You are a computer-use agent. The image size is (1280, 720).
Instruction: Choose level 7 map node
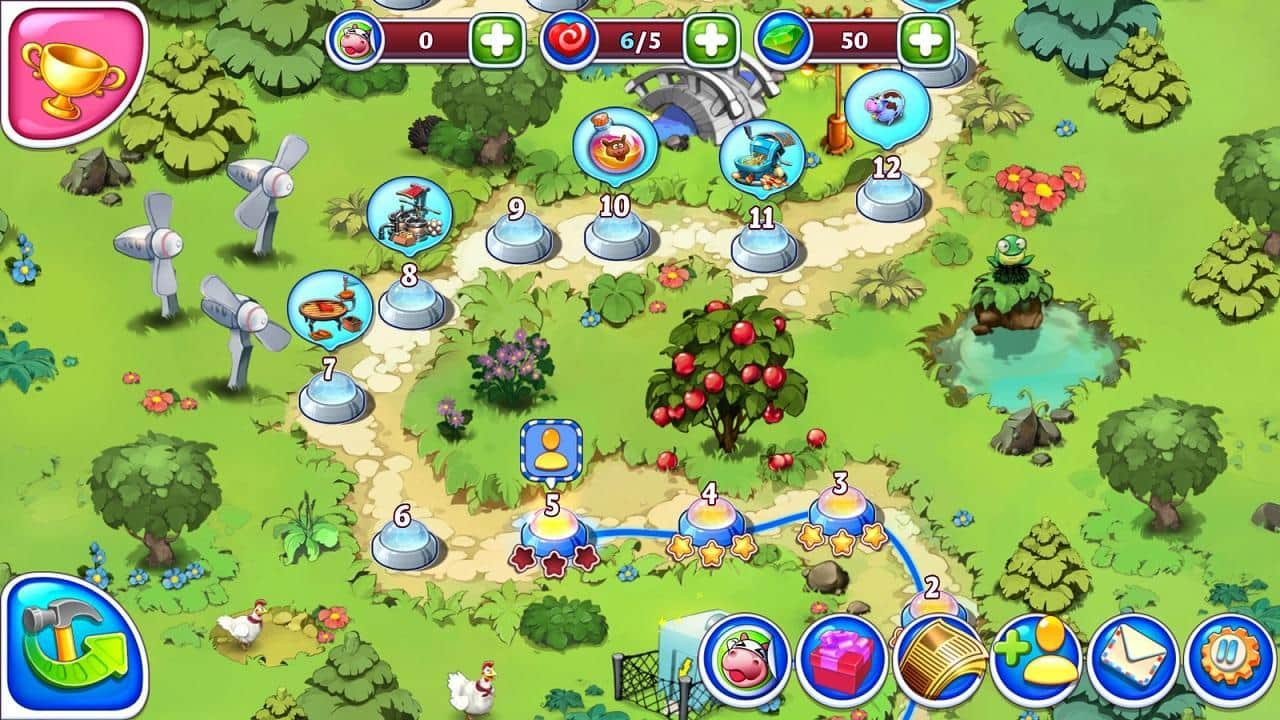[x=332, y=397]
